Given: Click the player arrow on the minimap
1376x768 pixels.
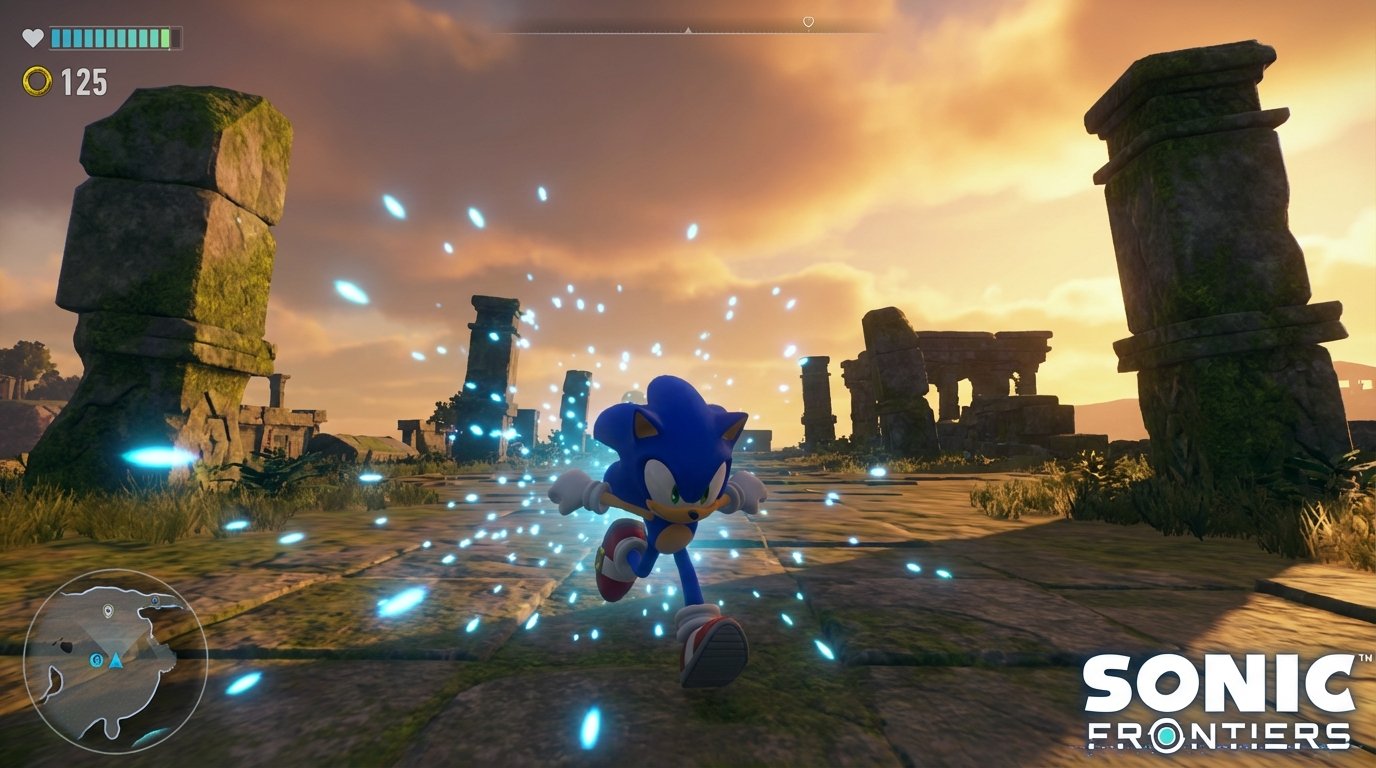Looking at the screenshot, I should tap(116, 662).
